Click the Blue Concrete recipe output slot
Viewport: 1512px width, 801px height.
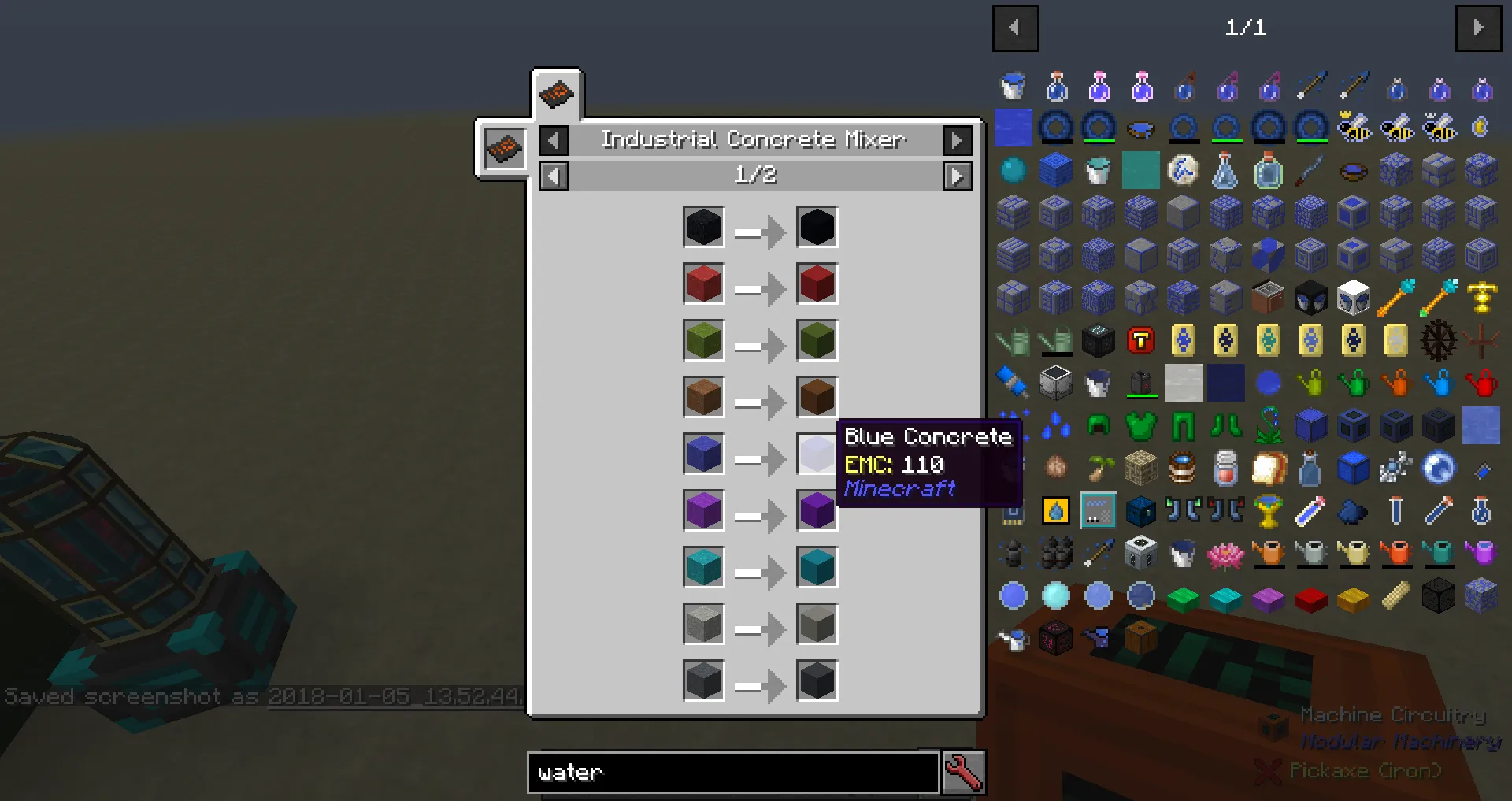point(817,454)
